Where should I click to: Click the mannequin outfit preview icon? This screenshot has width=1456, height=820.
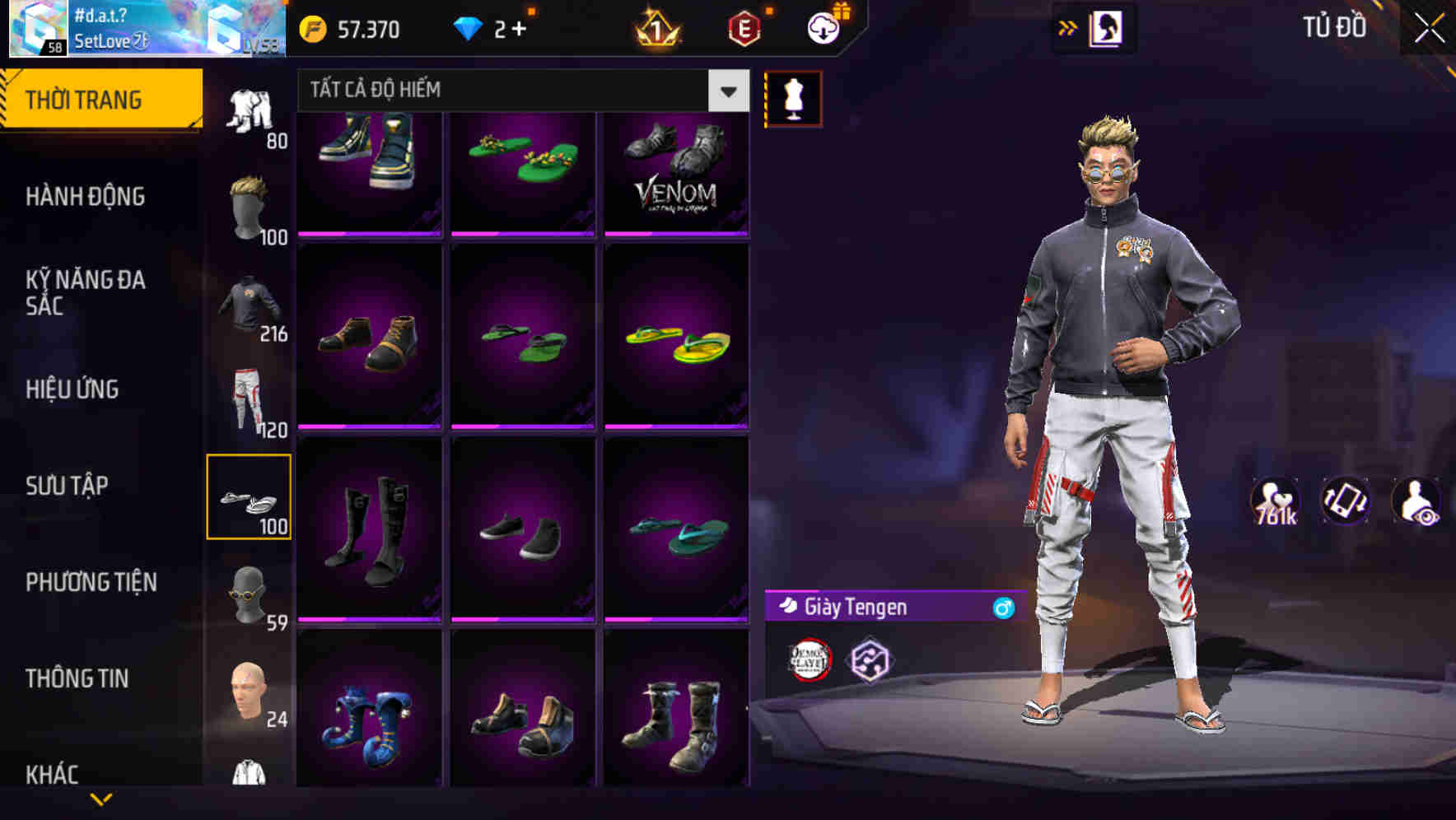coord(794,97)
